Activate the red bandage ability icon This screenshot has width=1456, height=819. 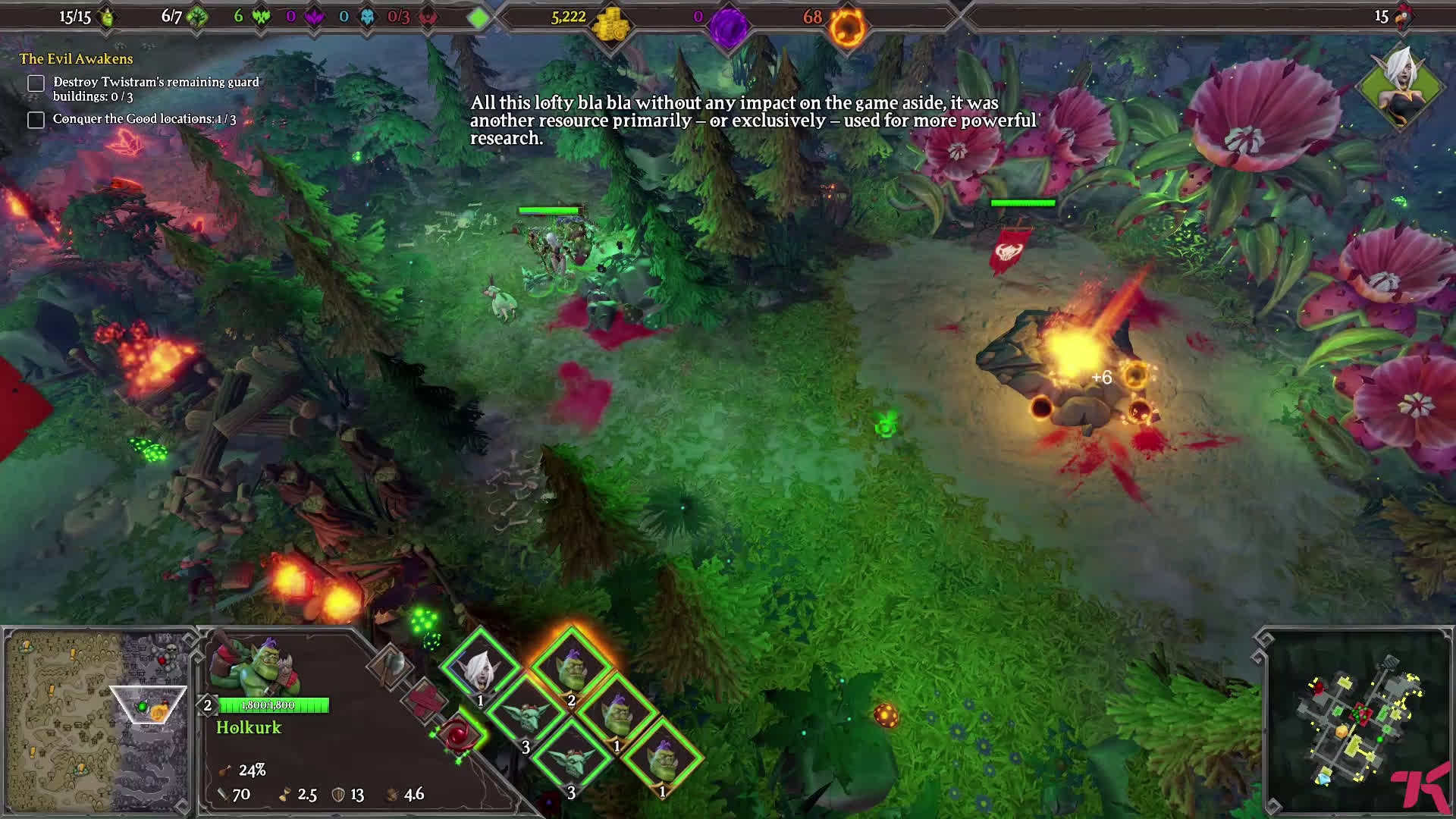[x=423, y=698]
